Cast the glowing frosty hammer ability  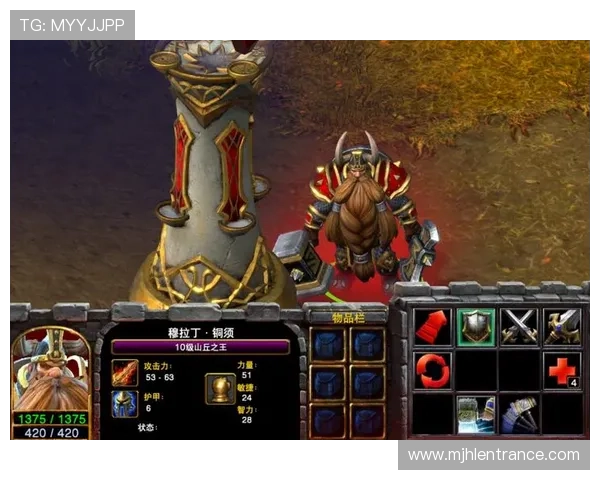coord(475,414)
